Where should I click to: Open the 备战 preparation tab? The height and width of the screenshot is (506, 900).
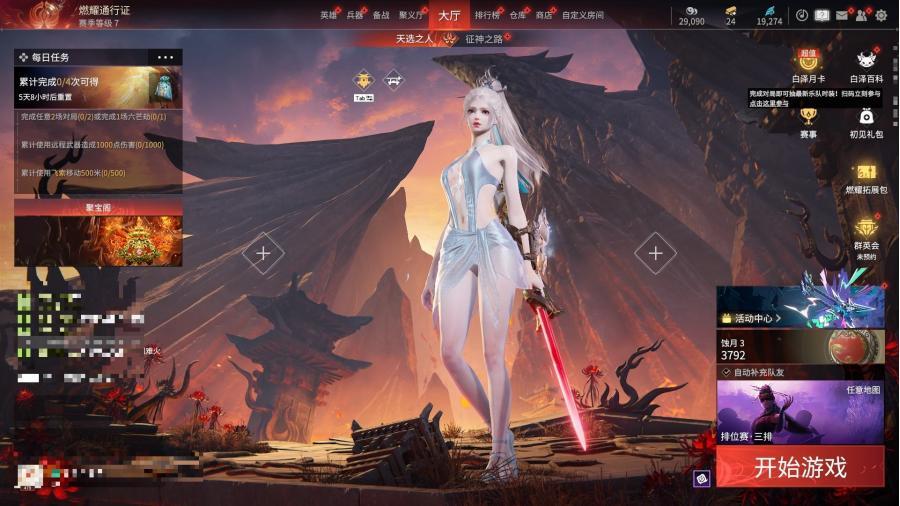click(x=381, y=15)
